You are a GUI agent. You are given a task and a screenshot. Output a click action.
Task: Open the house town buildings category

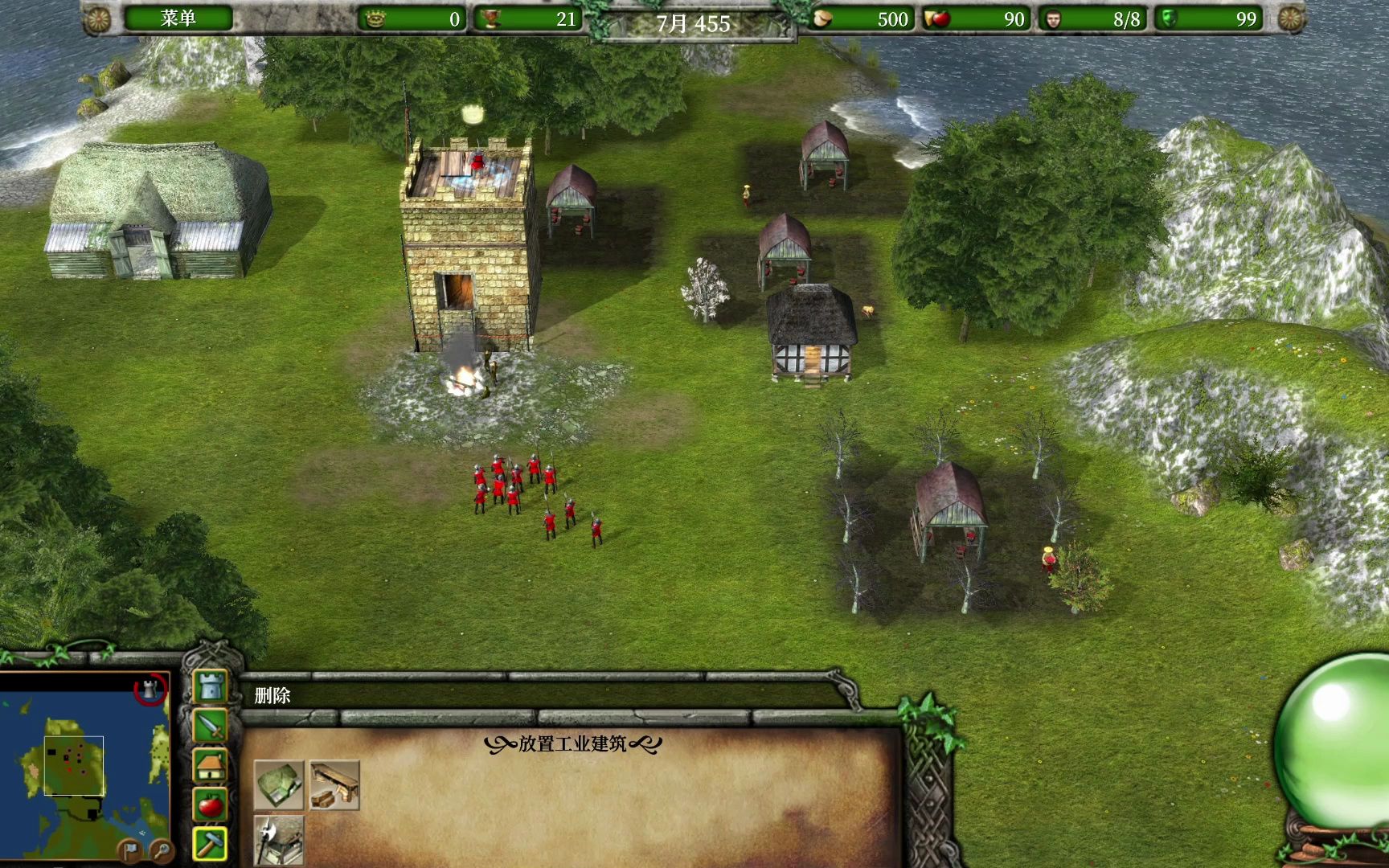point(211,765)
